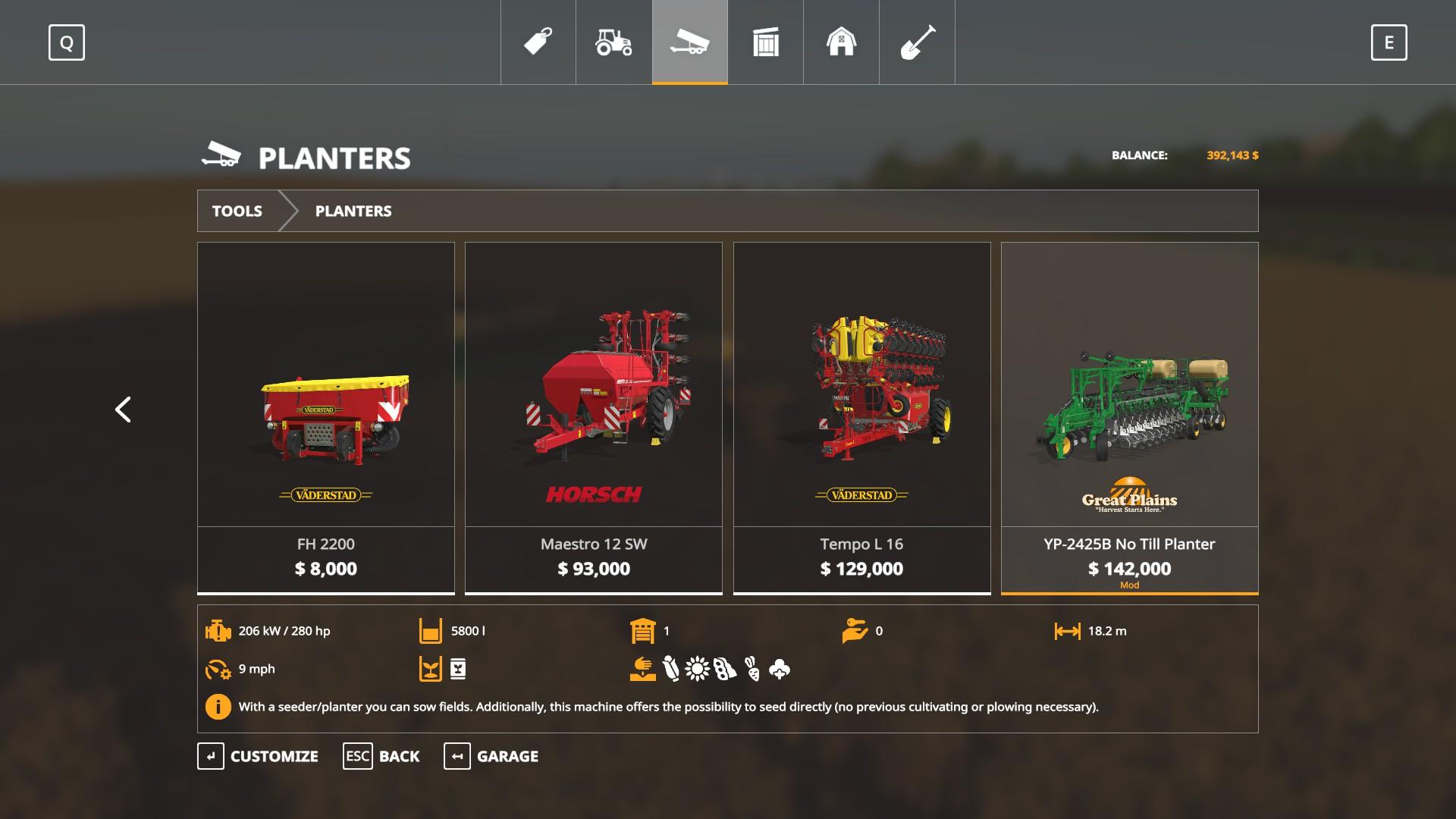This screenshot has height=819, width=1456.
Task: Go to the previous page with left arrow
Action: 123,409
